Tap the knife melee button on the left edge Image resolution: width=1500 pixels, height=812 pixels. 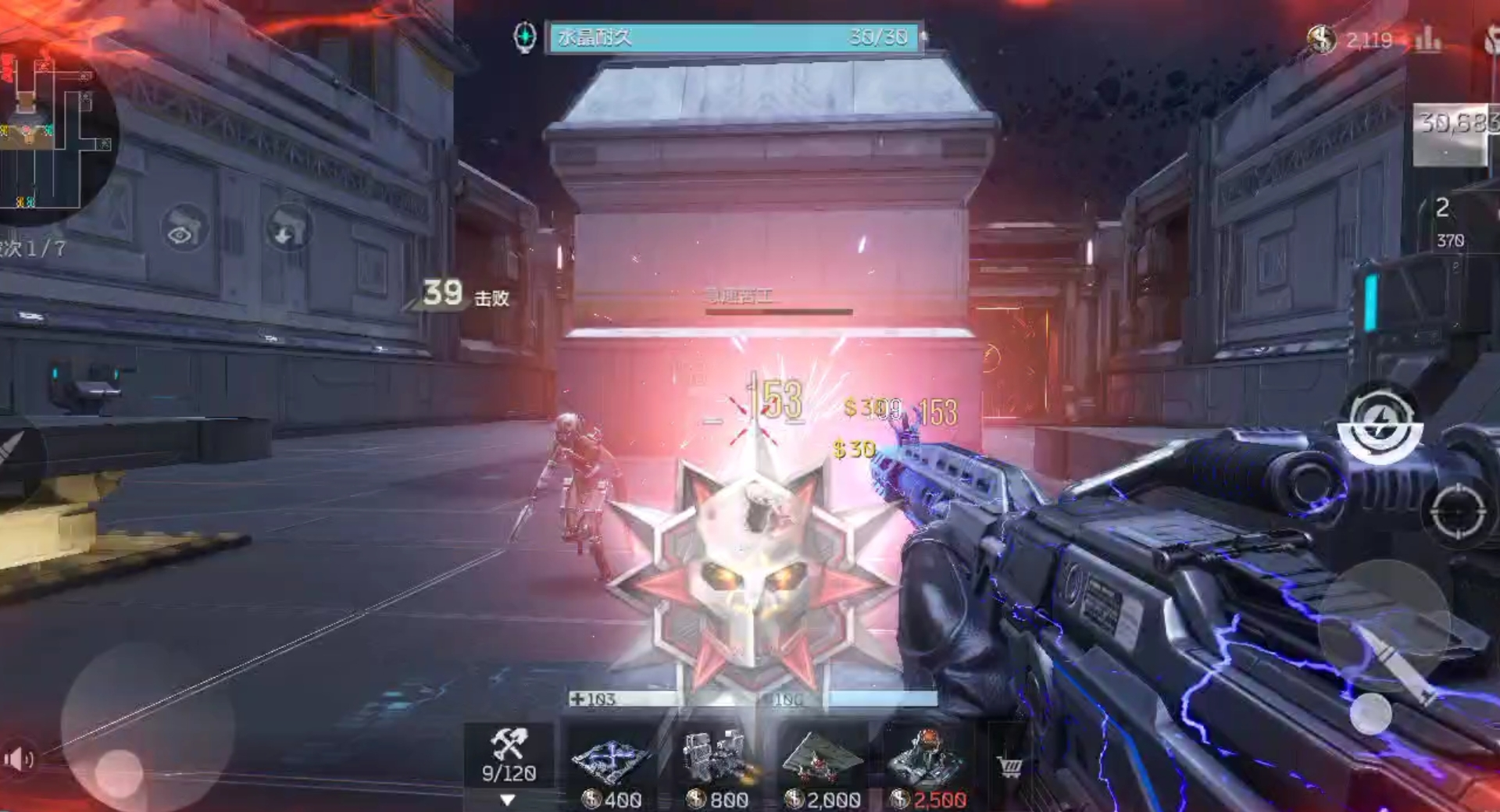pos(16,453)
